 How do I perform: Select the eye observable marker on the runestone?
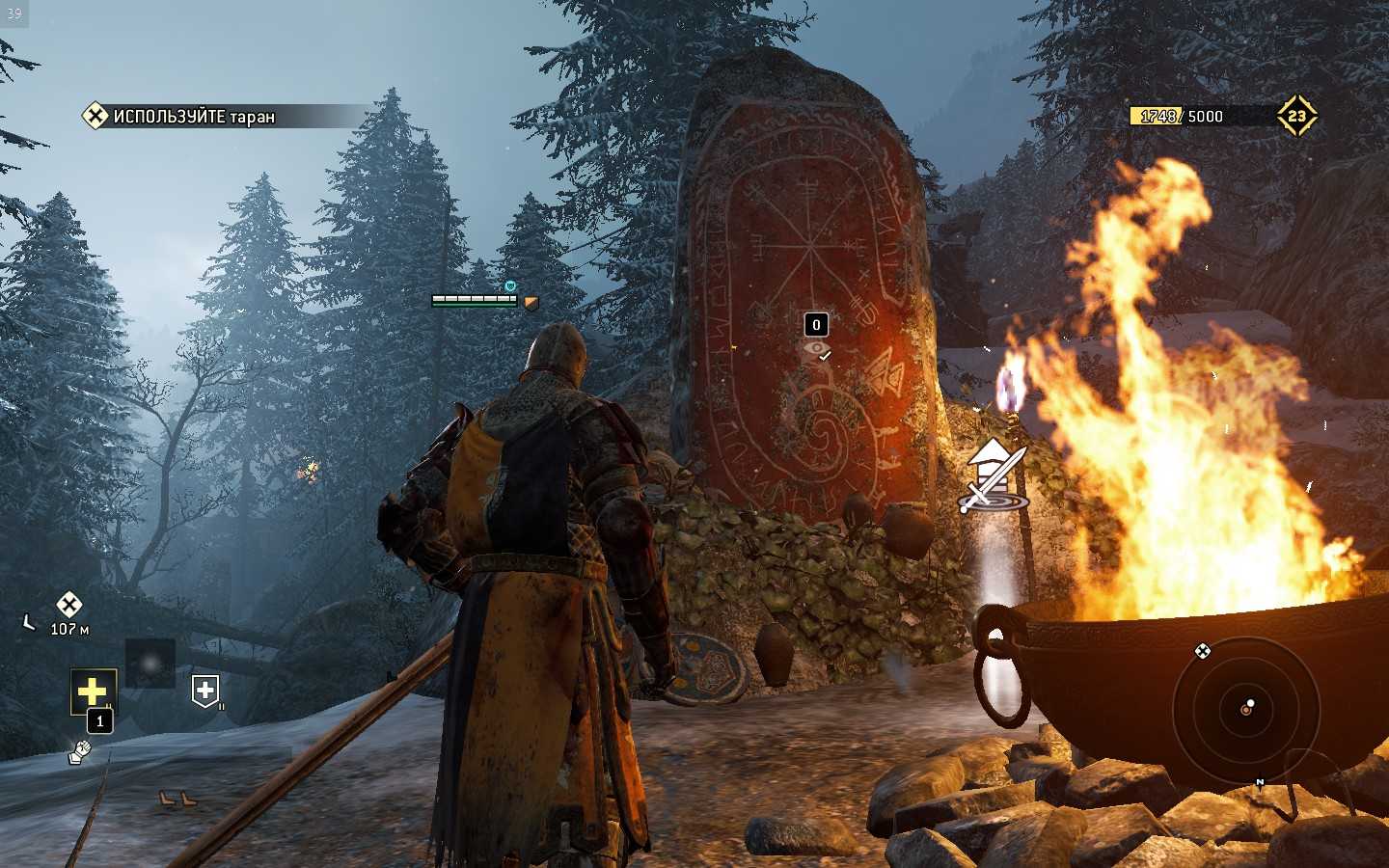tap(817, 348)
